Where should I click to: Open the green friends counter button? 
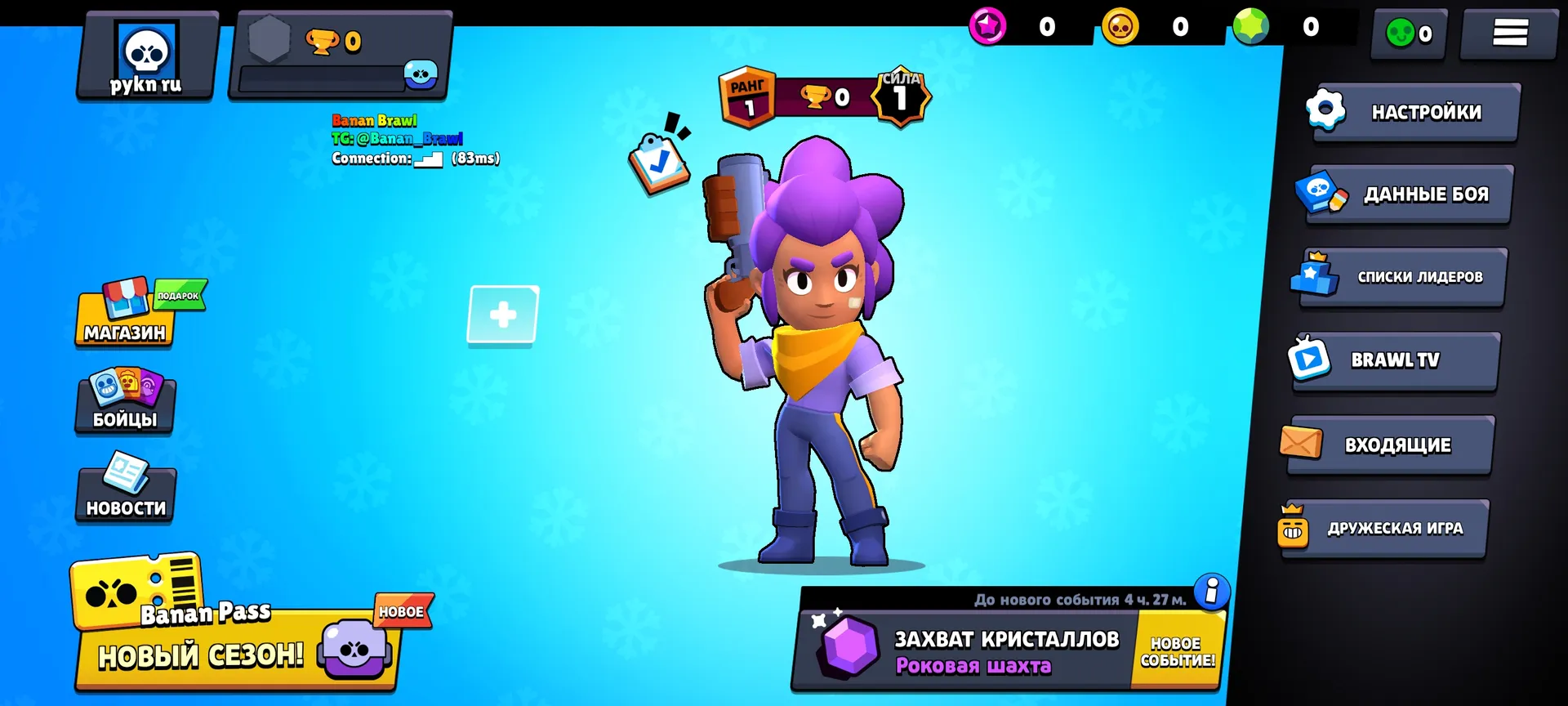pyautogui.click(x=1410, y=34)
